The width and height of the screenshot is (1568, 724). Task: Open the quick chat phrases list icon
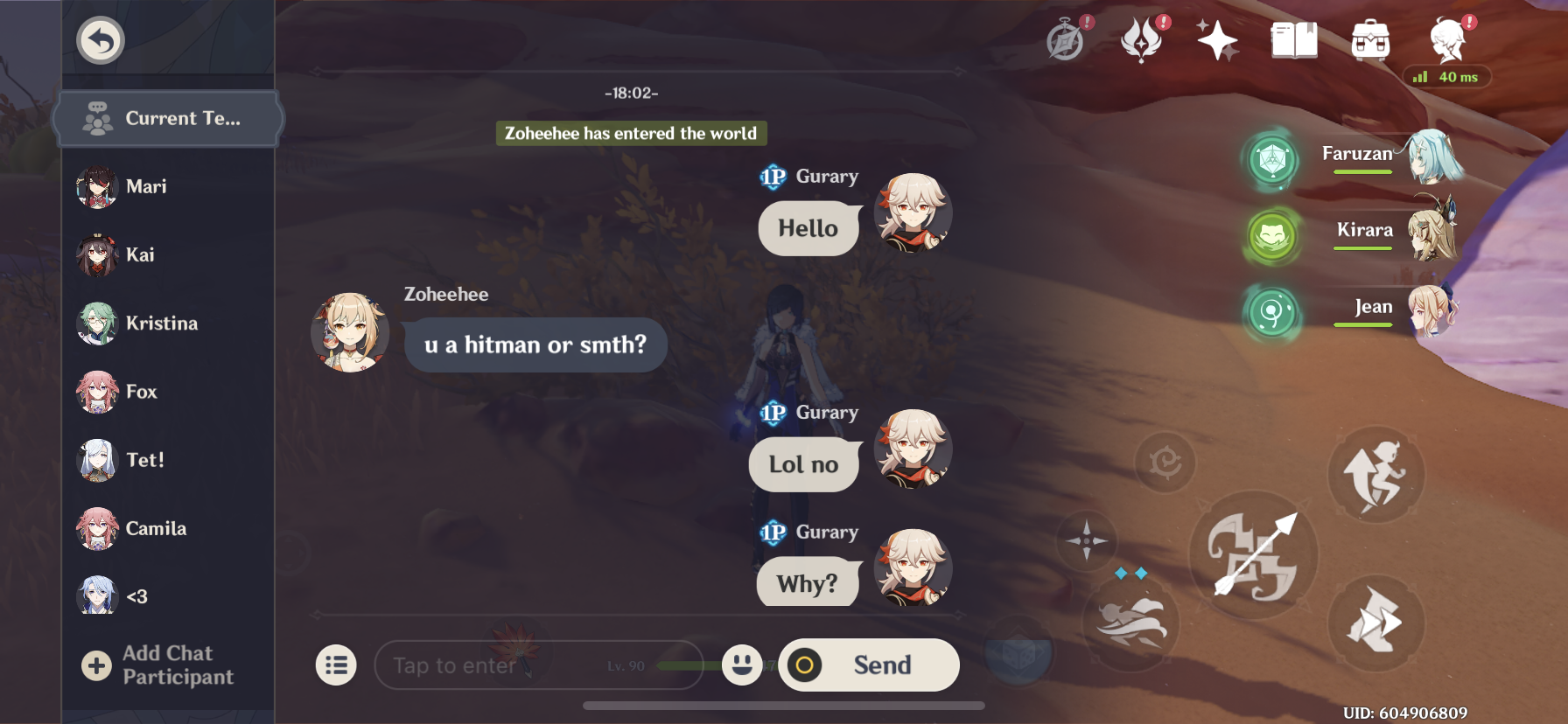coord(337,665)
